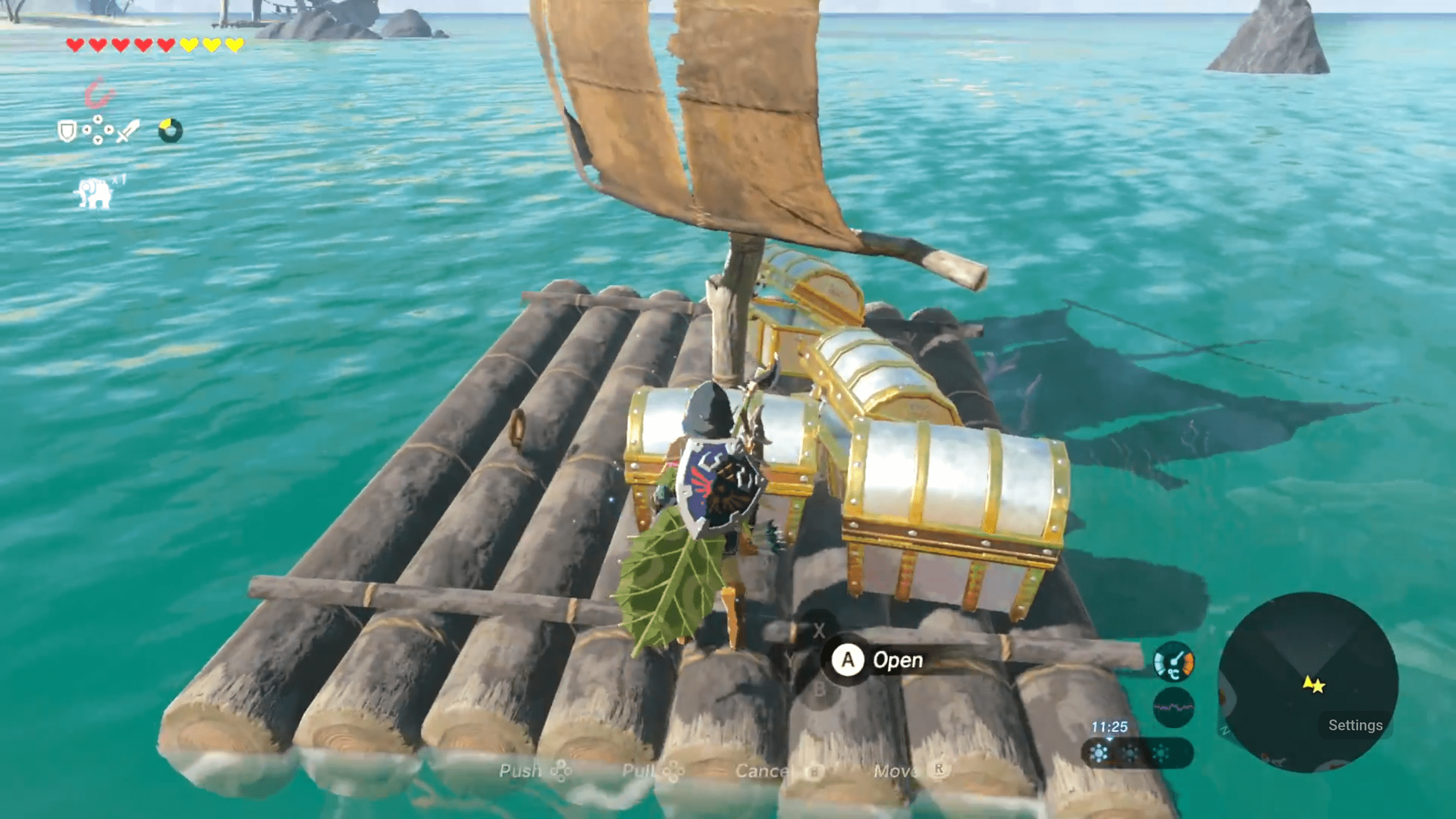The height and width of the screenshot is (819, 1456).
Task: Select the red Magnesis rune icon
Action: [98, 93]
